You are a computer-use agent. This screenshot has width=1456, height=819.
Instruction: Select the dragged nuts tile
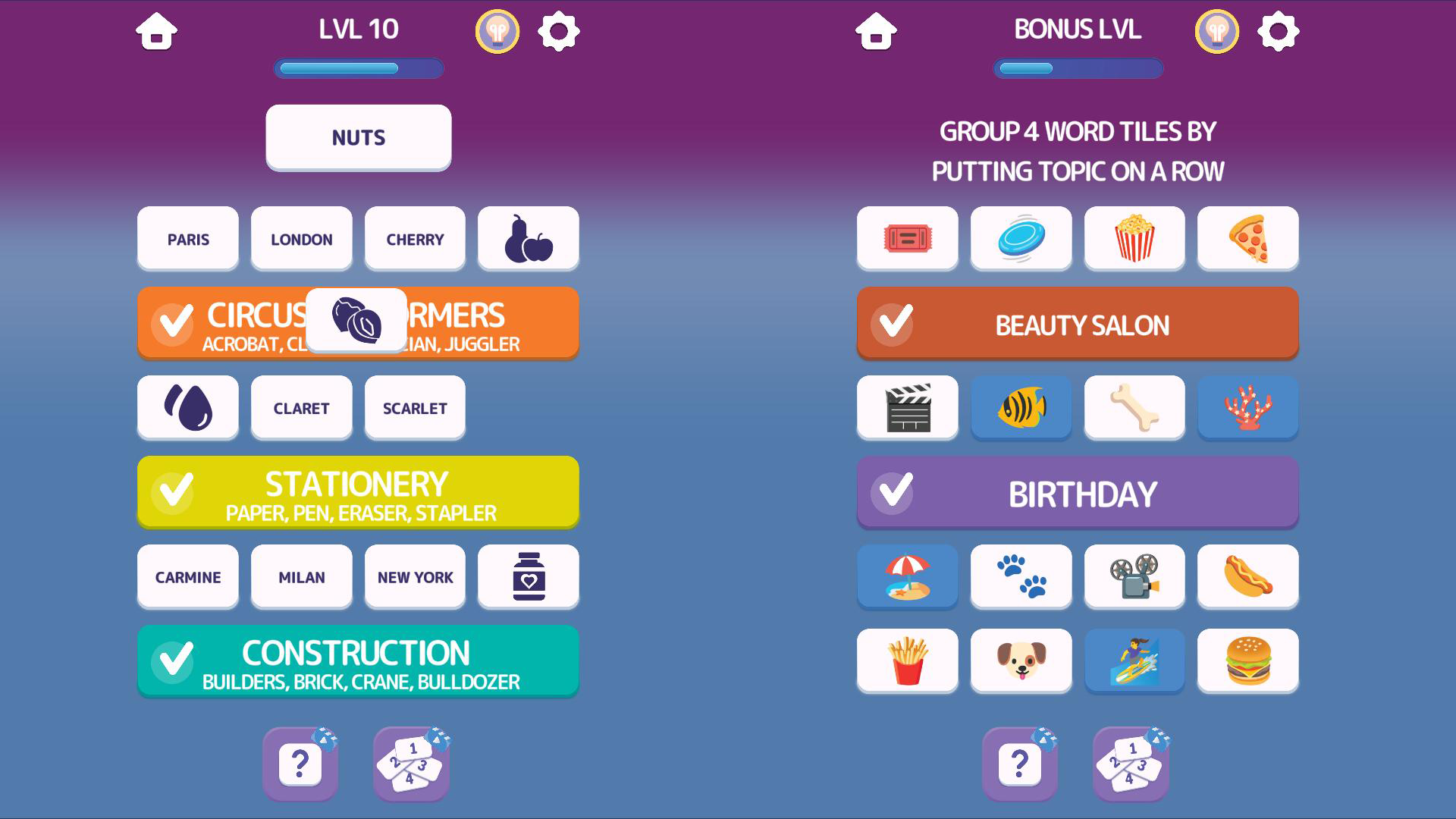[x=358, y=319]
